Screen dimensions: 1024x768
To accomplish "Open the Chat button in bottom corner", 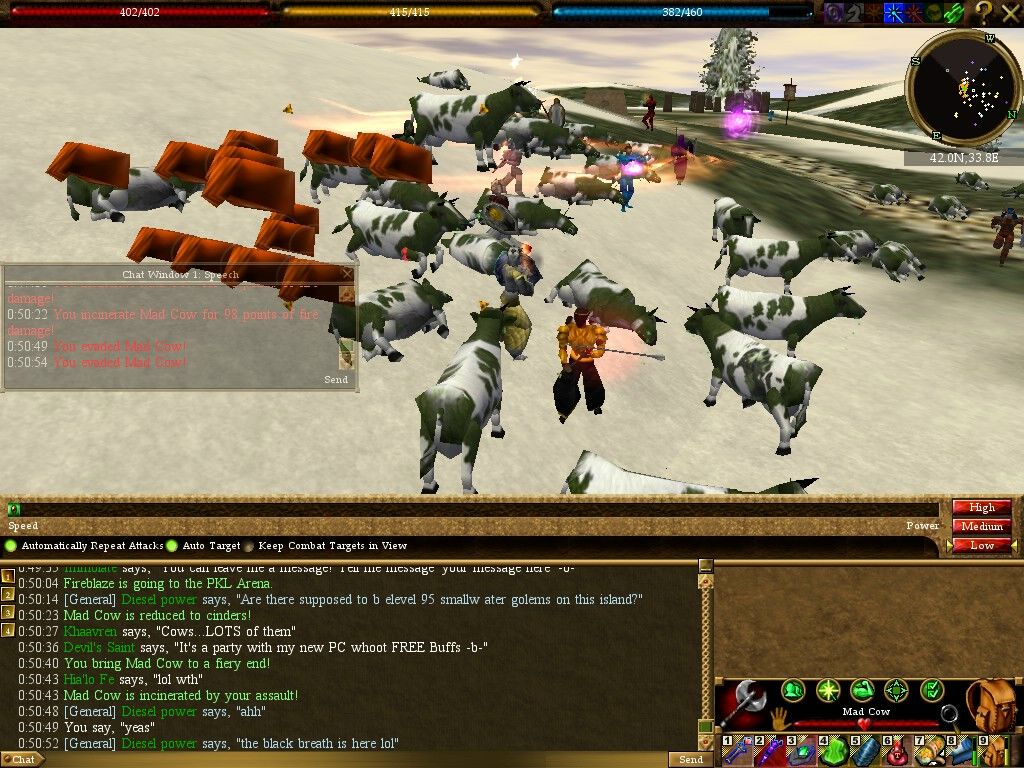I will click(23, 760).
